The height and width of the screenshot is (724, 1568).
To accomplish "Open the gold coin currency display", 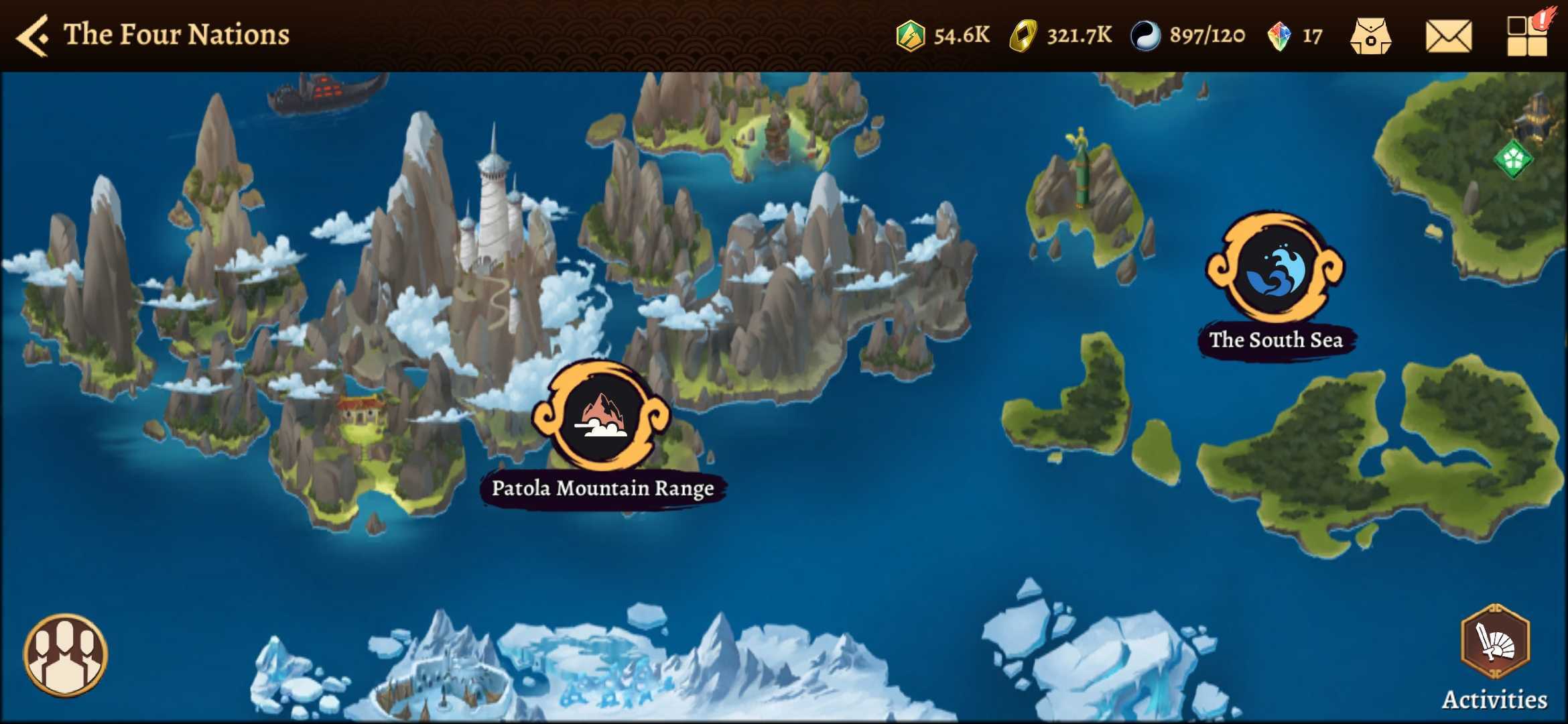I will 1065,35.
